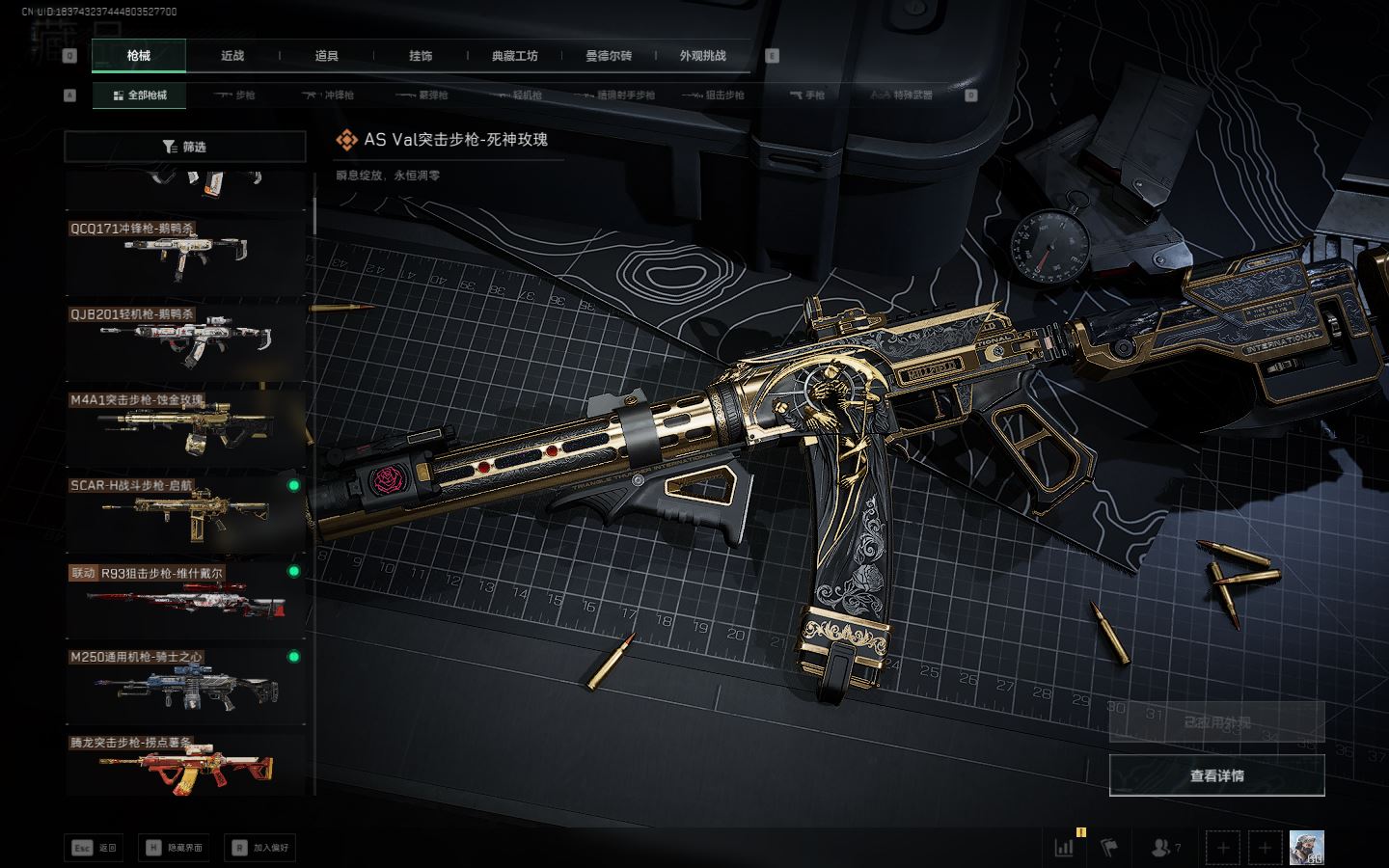Open the 道具 items tab
1389x868 pixels.
click(x=326, y=56)
